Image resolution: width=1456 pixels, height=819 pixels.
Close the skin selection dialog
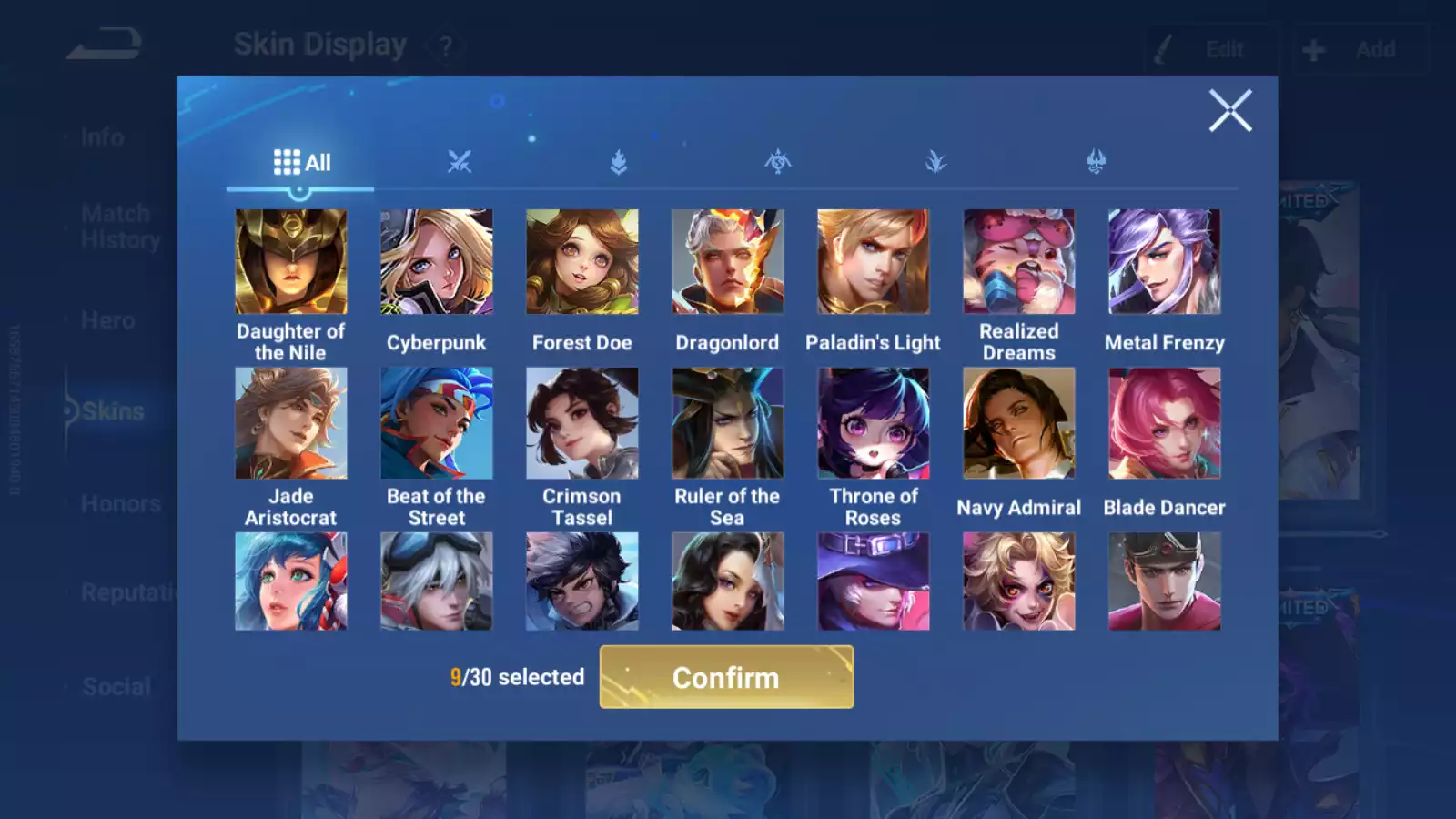point(1230,111)
